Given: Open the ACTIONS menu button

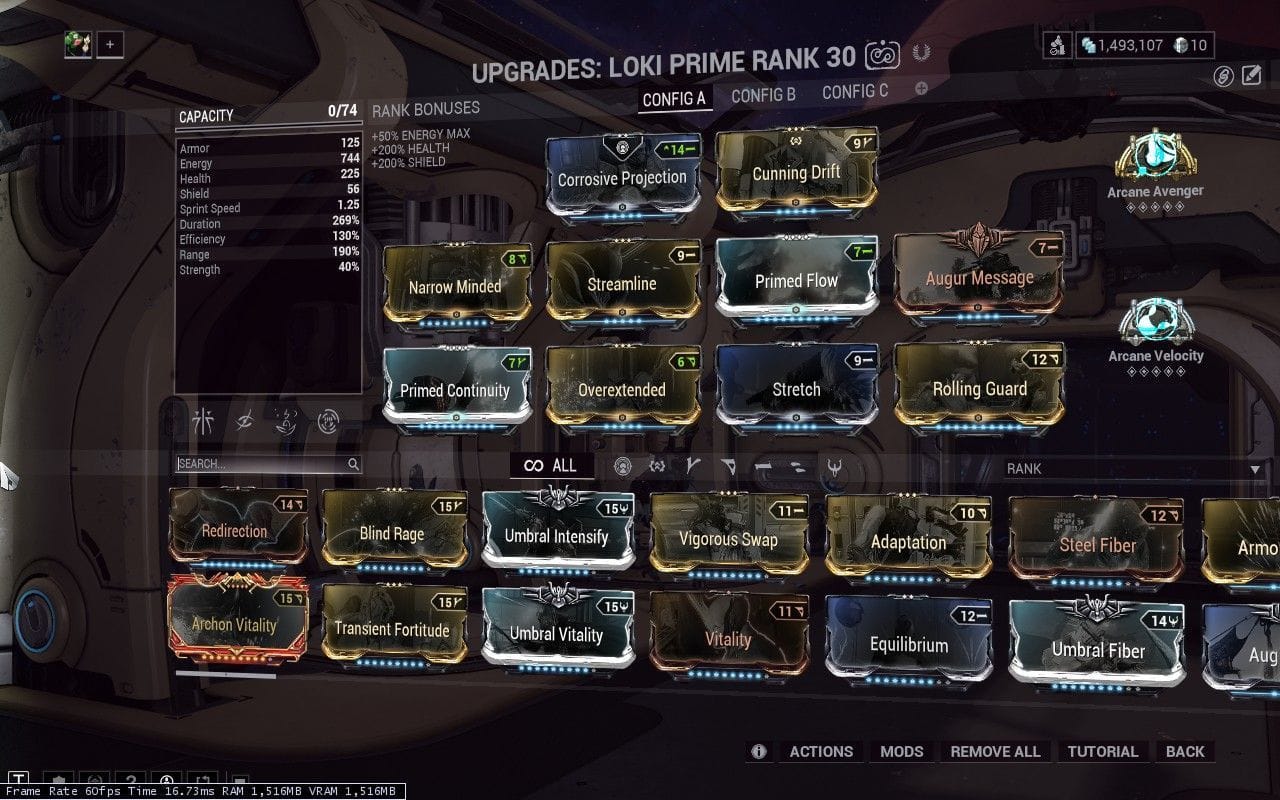Looking at the screenshot, I should click(x=821, y=751).
